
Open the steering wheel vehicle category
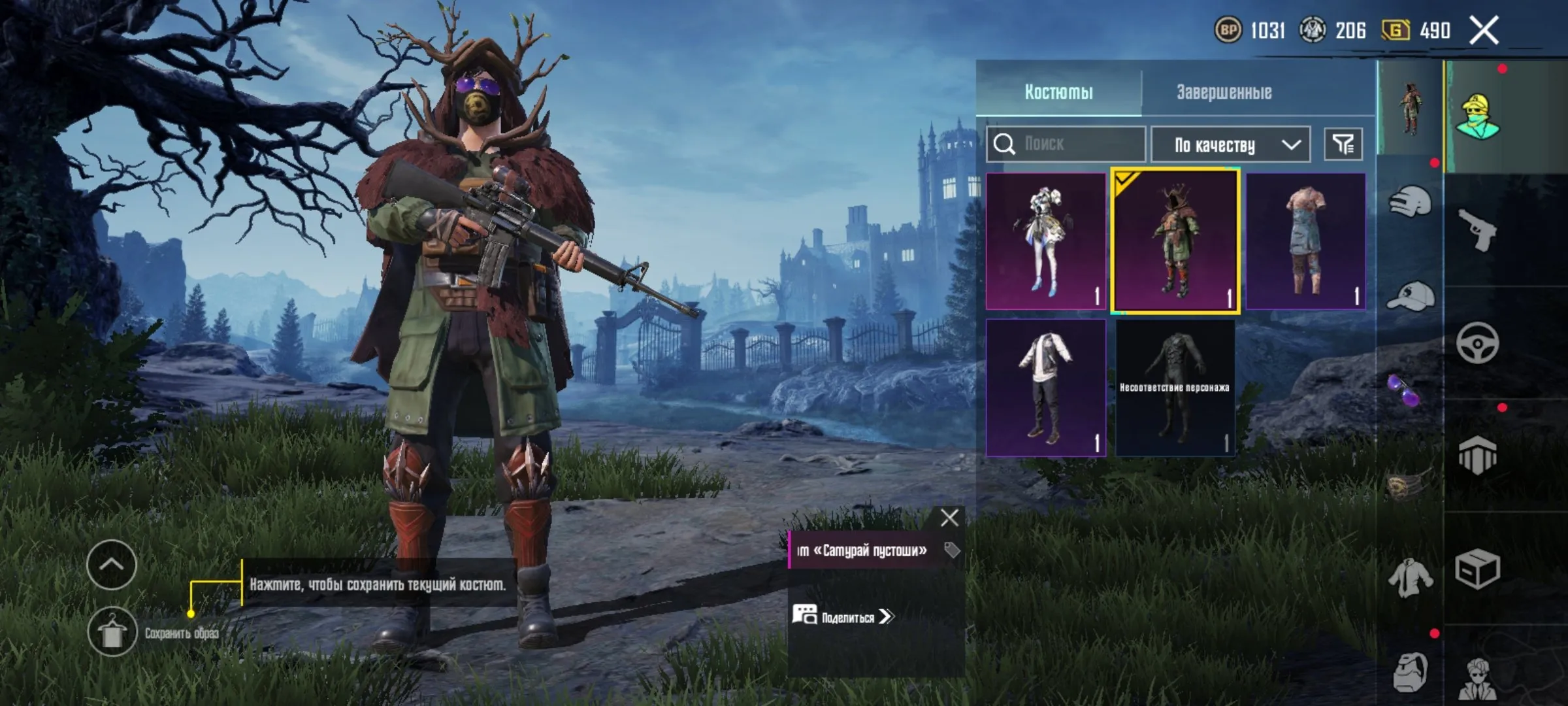[x=1478, y=343]
